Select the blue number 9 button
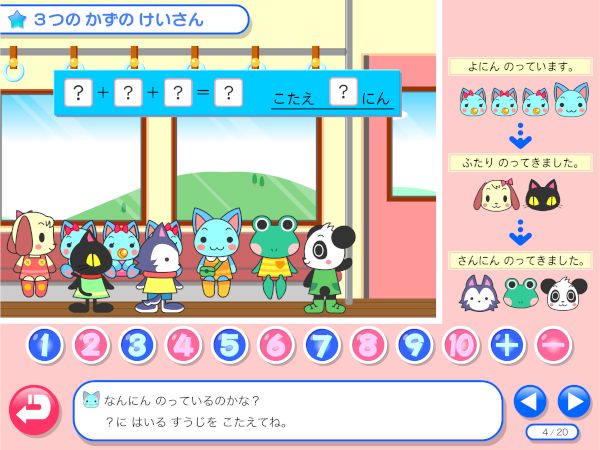This screenshot has height=450, width=600. click(413, 345)
